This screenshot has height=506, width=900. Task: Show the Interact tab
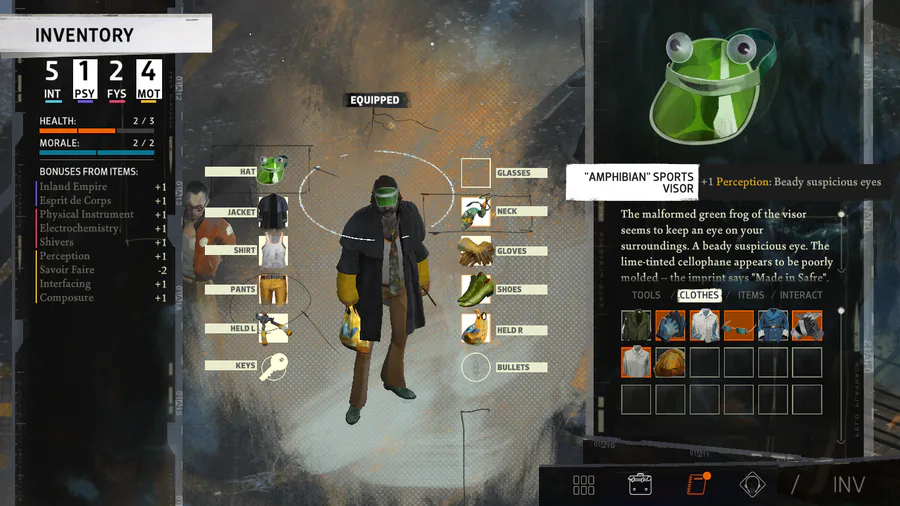pos(801,295)
